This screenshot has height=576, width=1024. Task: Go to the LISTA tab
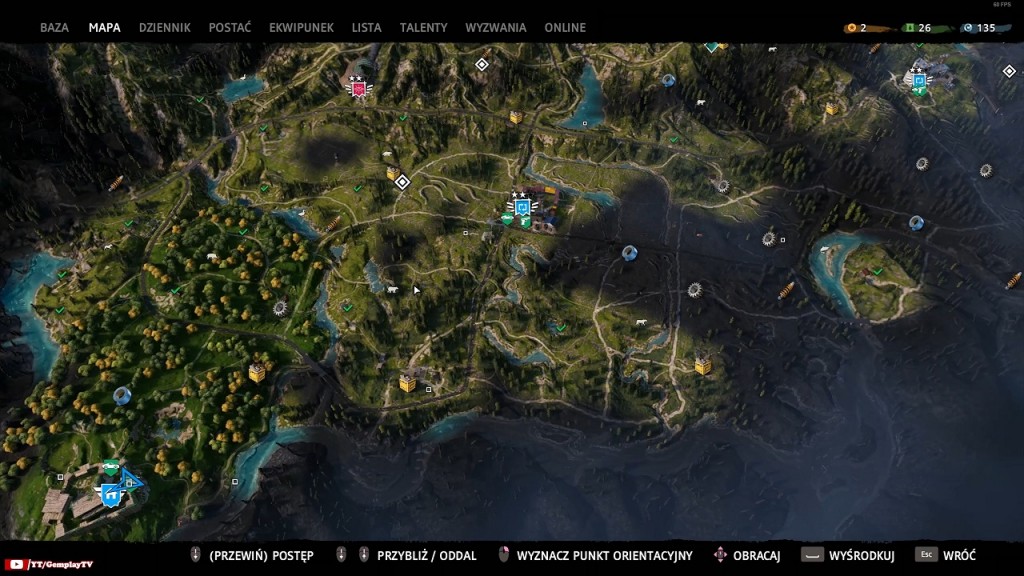click(x=366, y=28)
